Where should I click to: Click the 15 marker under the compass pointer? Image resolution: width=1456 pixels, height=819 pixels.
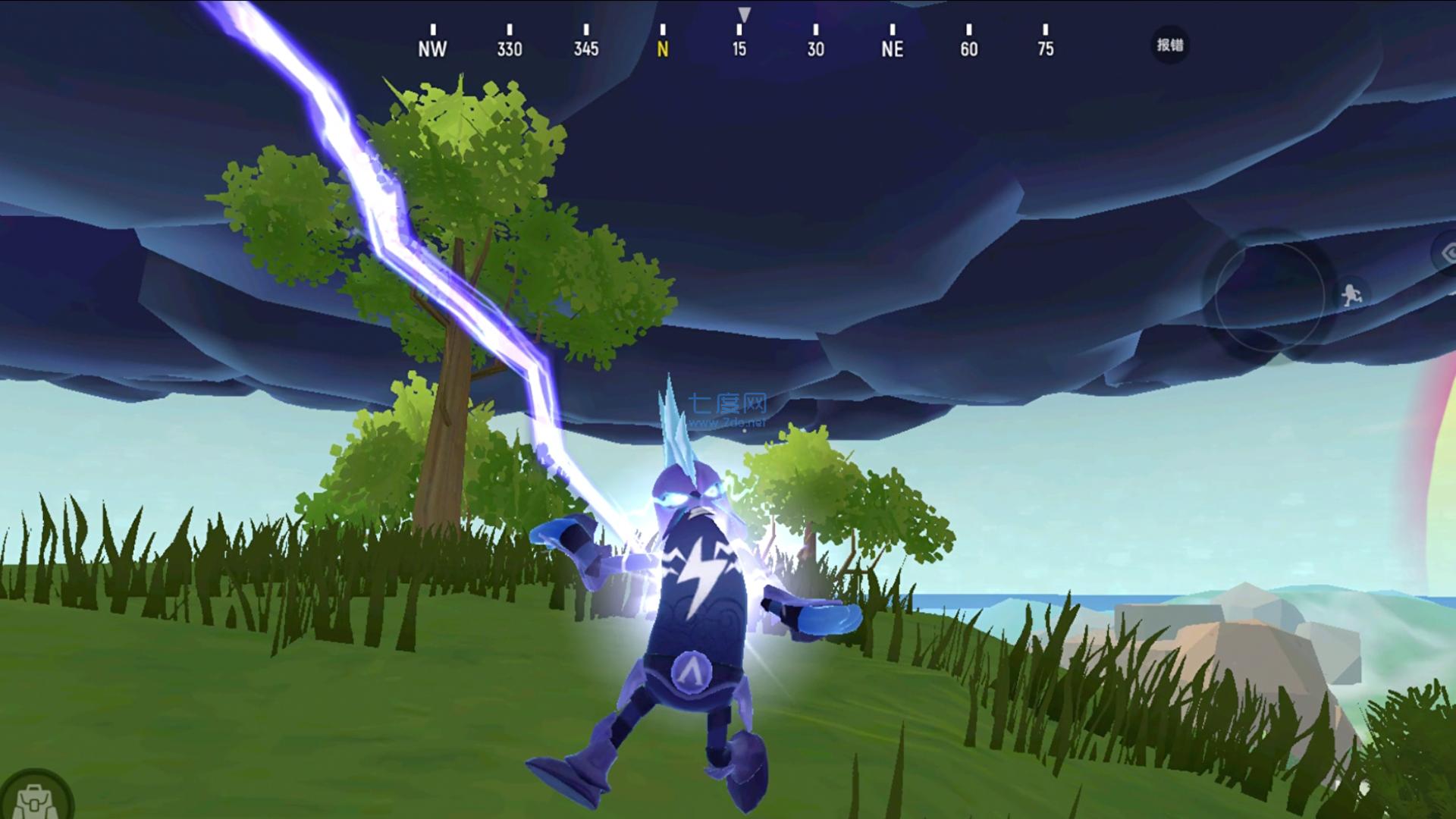739,49
